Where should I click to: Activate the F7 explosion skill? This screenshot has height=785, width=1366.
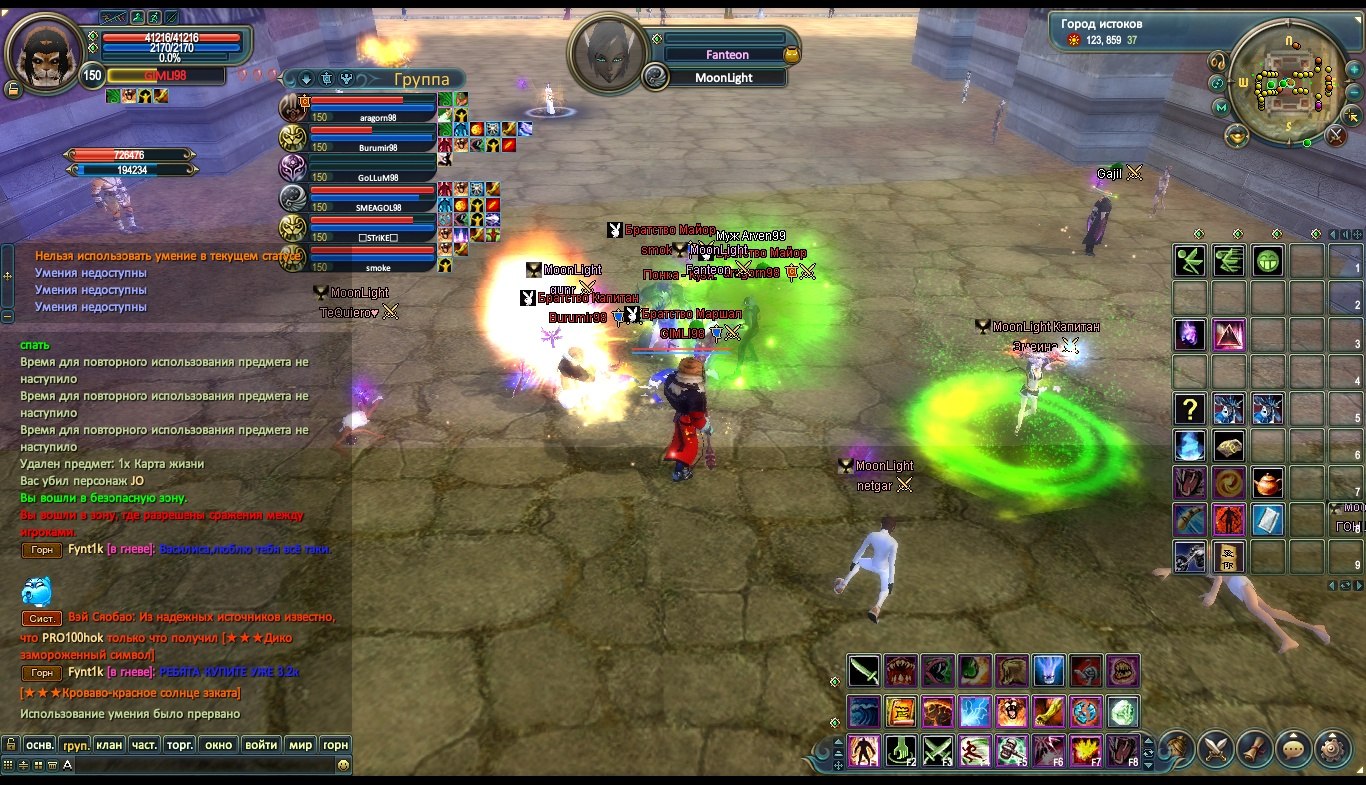pyautogui.click(x=1085, y=749)
